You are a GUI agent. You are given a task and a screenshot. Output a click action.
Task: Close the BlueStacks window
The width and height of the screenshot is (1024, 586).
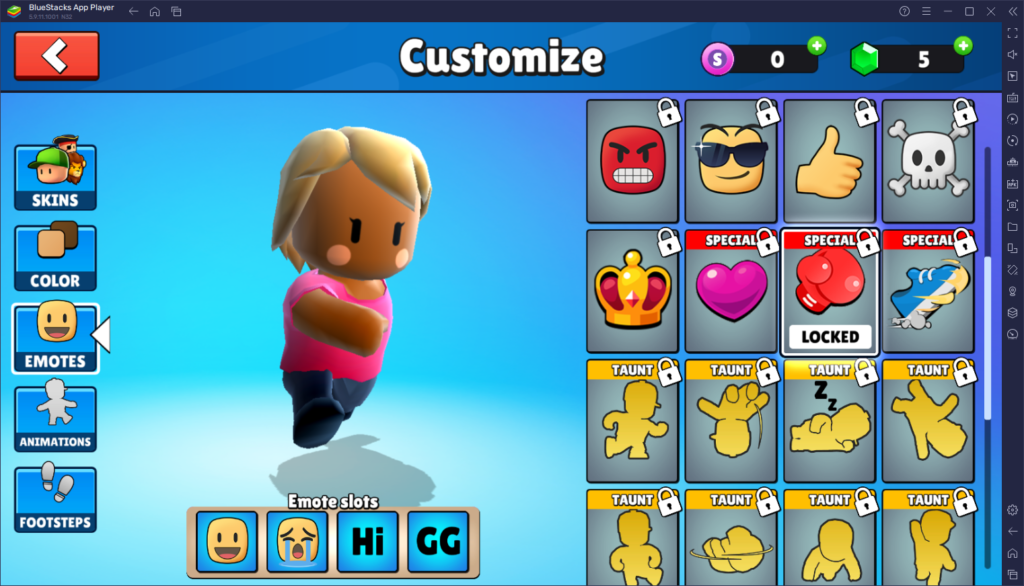click(990, 11)
